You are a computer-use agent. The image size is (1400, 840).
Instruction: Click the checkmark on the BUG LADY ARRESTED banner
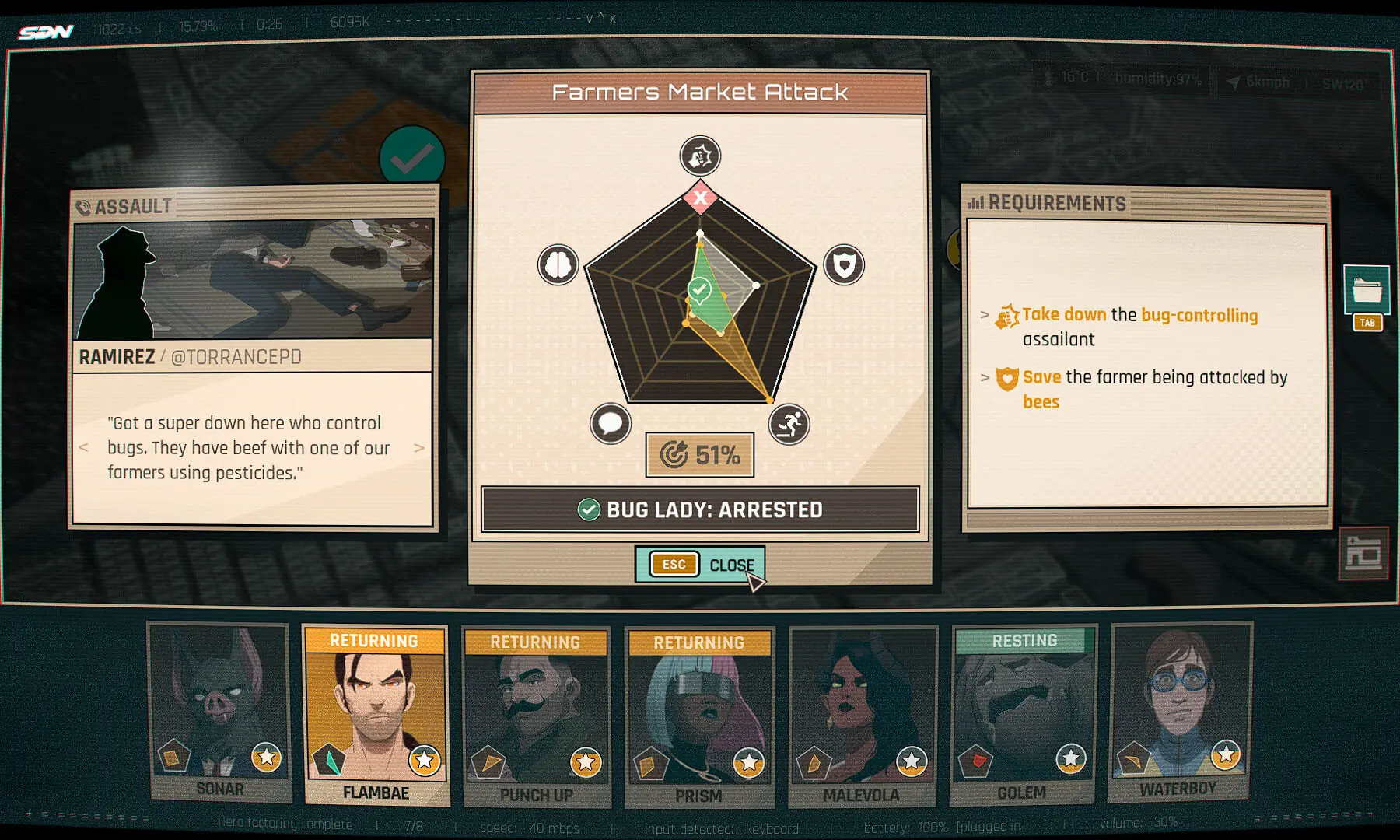tap(588, 509)
